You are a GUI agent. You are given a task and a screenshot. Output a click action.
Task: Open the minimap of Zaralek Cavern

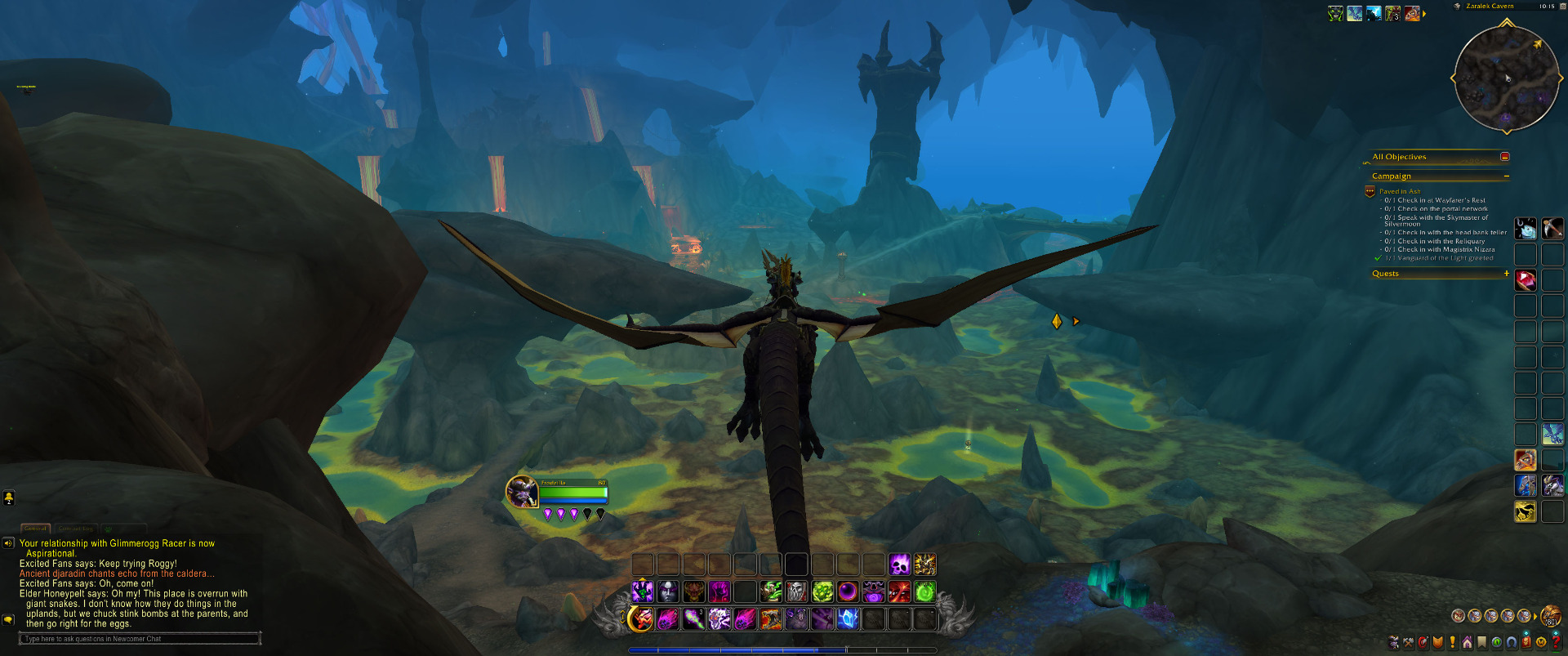[1507, 78]
